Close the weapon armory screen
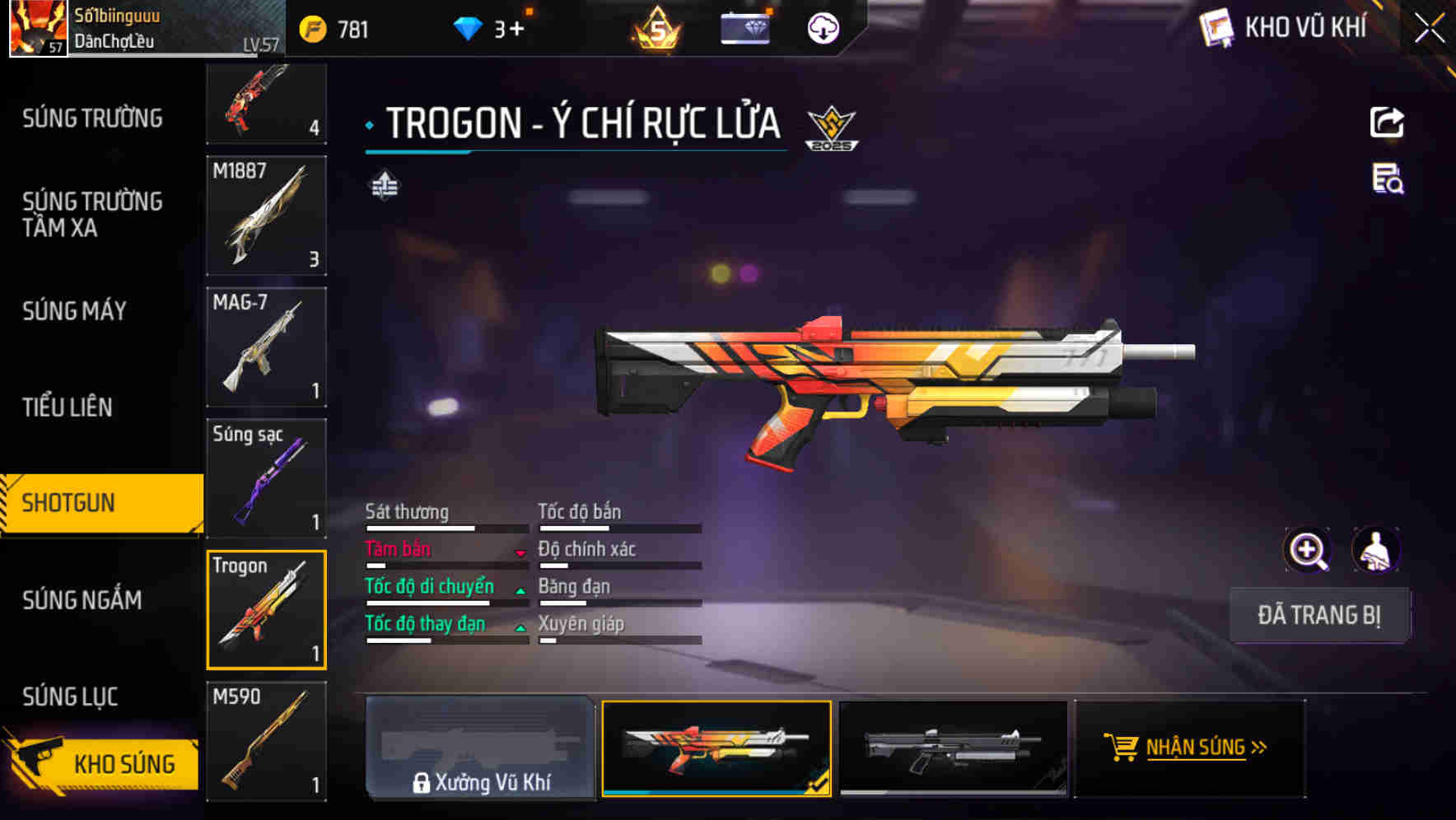 click(1429, 29)
